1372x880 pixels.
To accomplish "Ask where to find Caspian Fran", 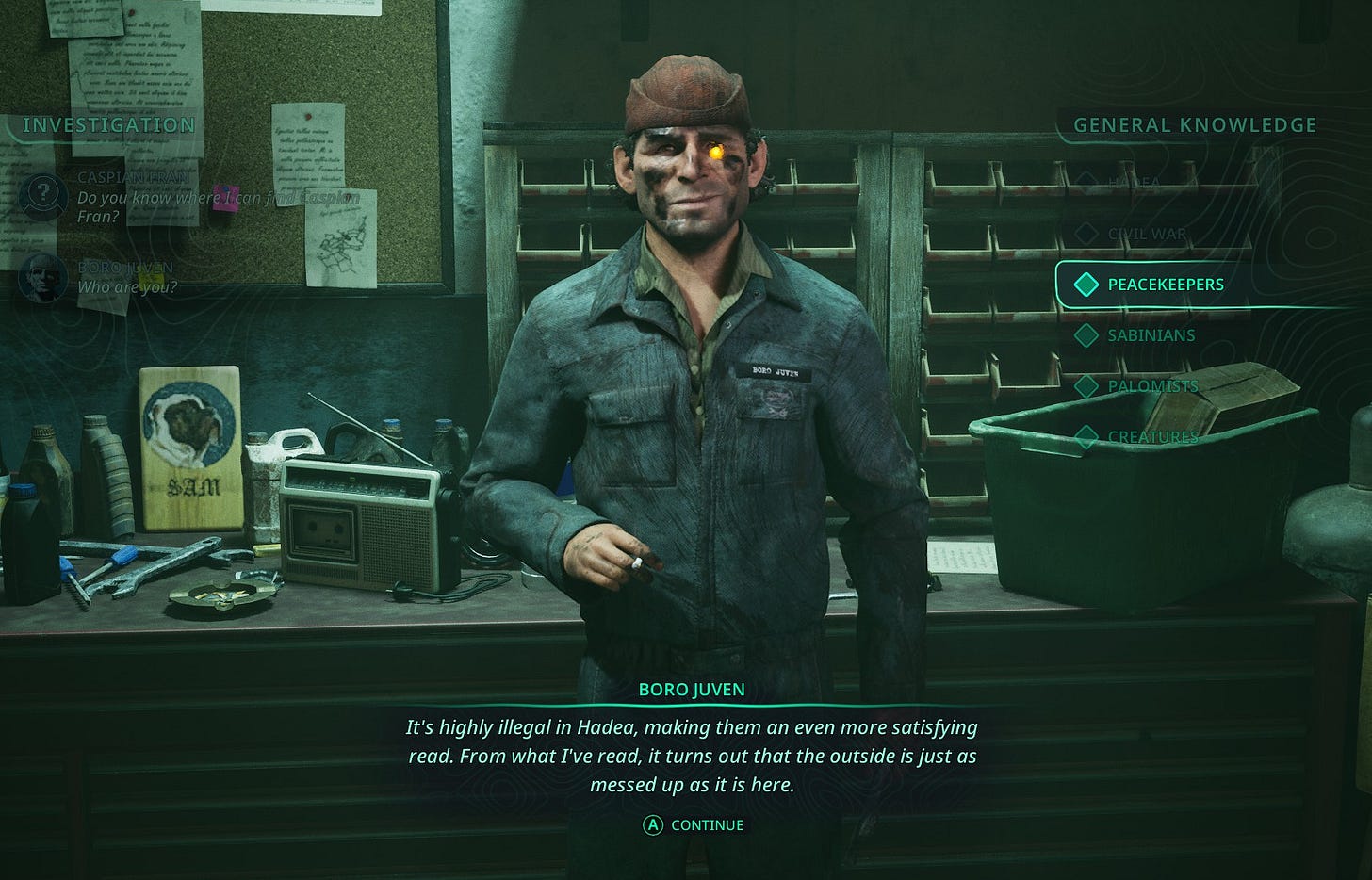I will pos(217,199).
